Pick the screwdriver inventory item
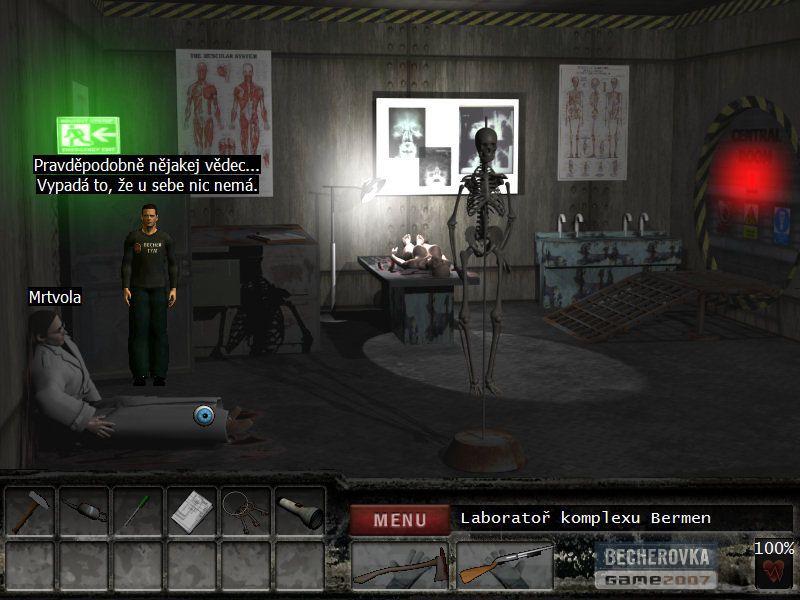The image size is (800, 600). tap(138, 512)
